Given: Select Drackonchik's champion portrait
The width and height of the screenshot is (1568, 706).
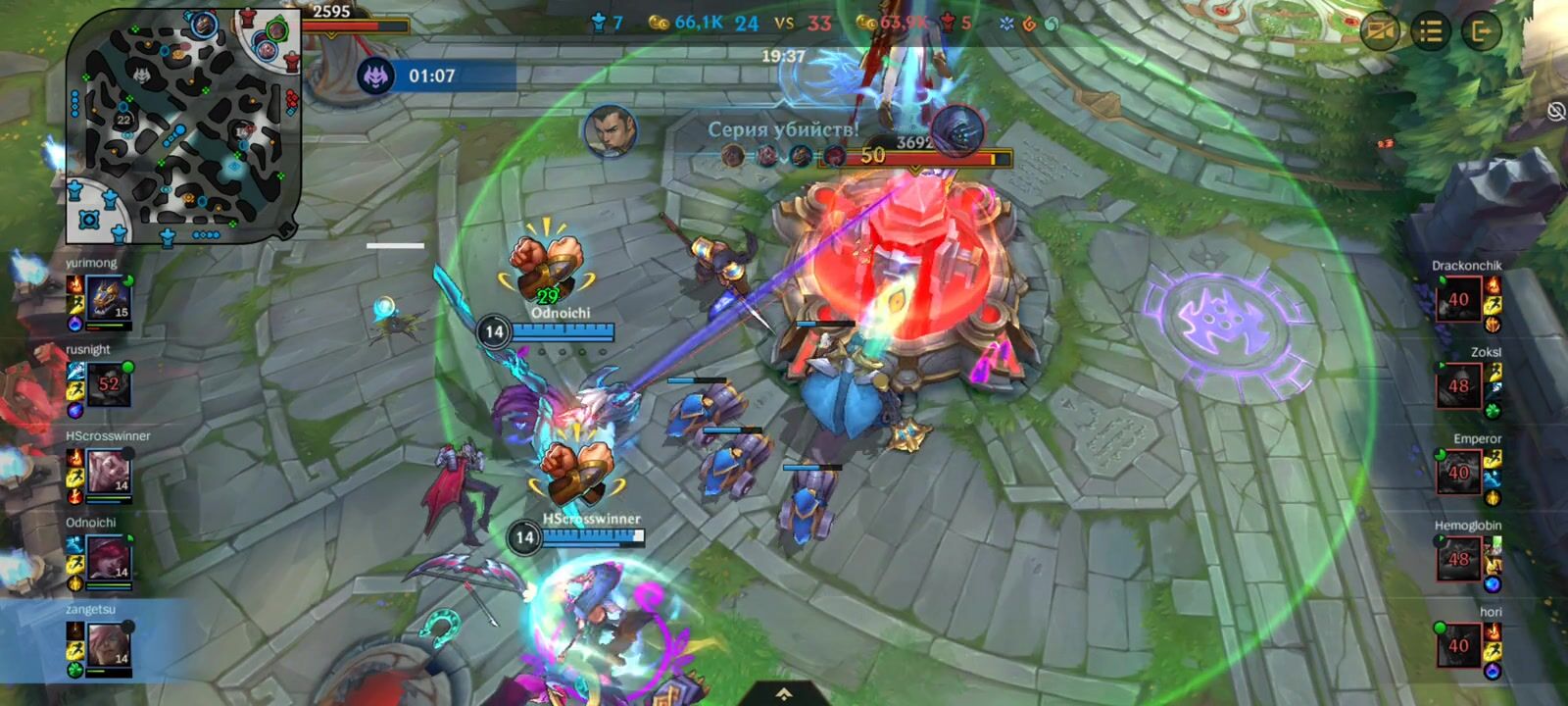Looking at the screenshot, I should (1458, 299).
